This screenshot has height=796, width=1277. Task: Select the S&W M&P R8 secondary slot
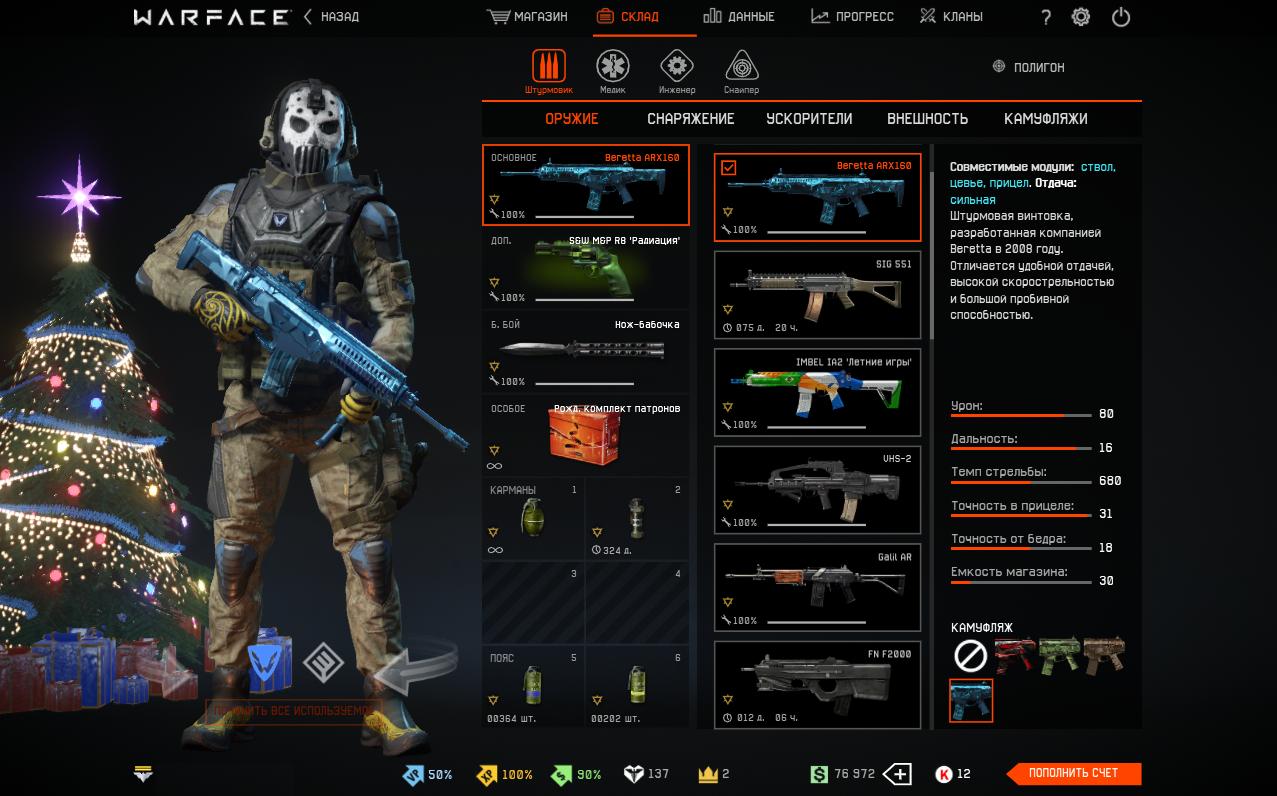point(585,269)
